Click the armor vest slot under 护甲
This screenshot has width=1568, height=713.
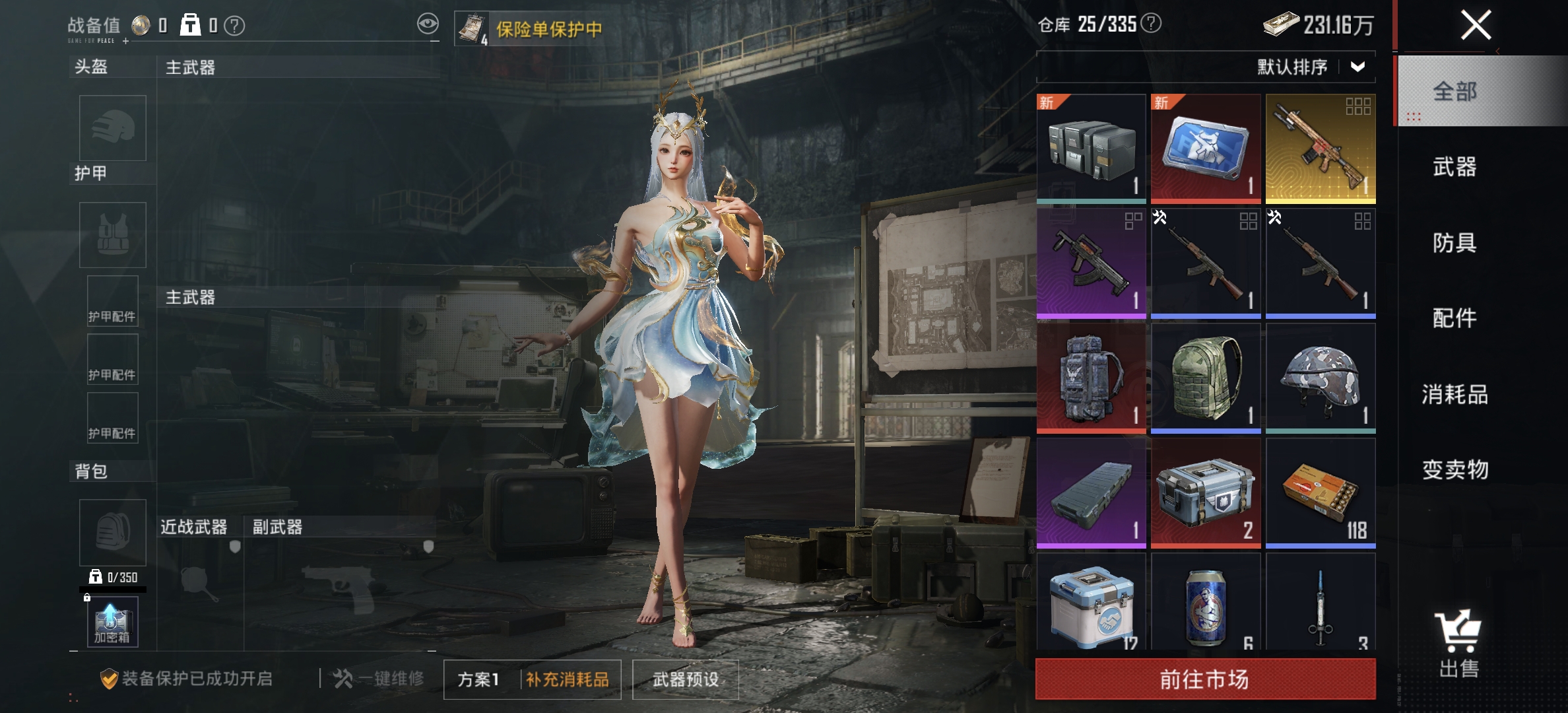112,234
